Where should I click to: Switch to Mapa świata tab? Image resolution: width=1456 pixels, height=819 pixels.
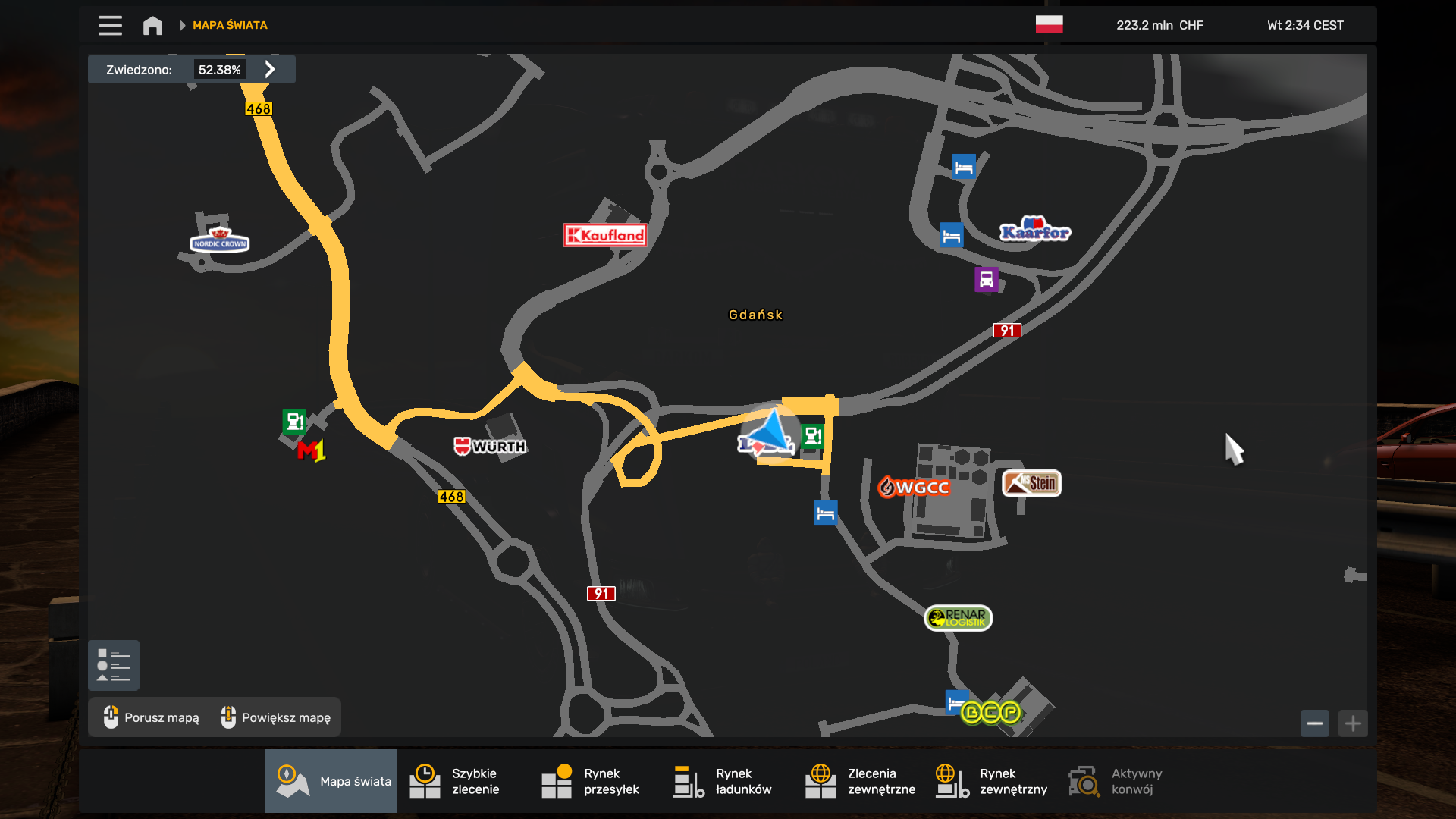pyautogui.click(x=331, y=781)
